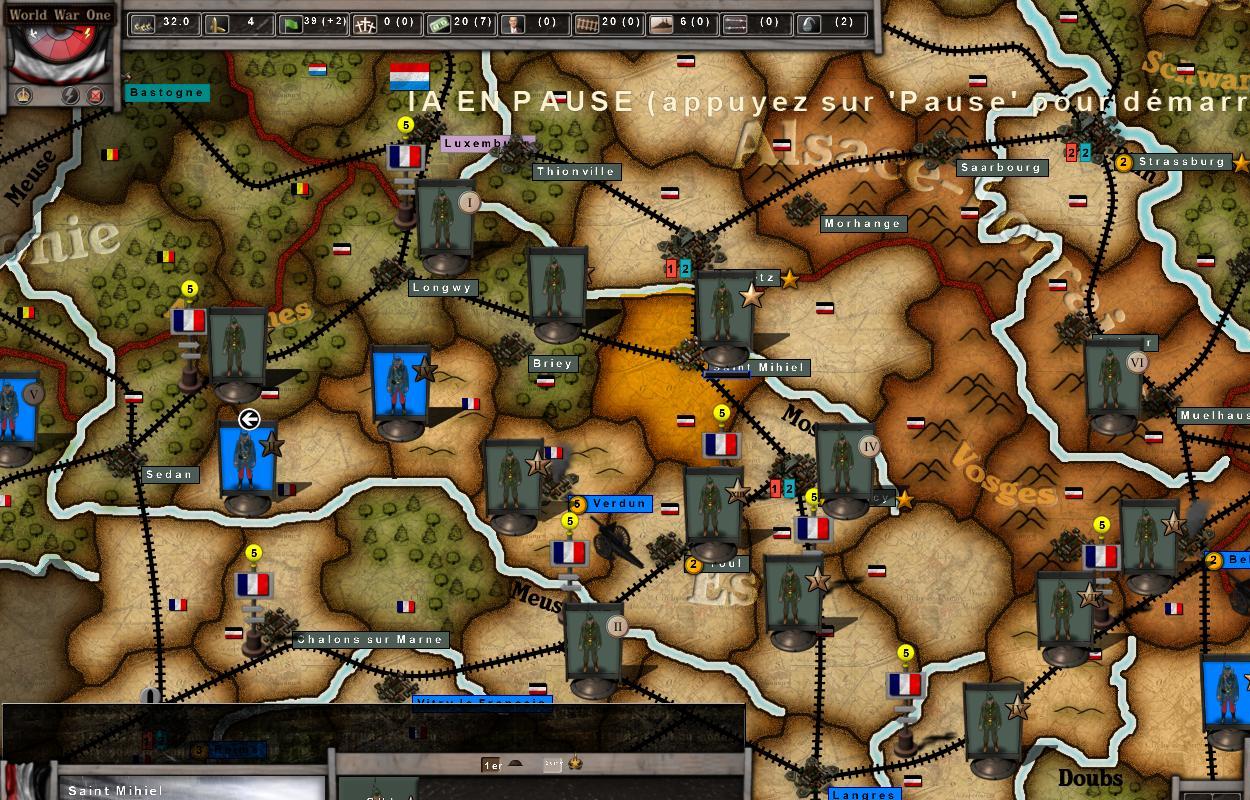
Task: Click the warship icon in top bar
Action: pyautogui.click(x=660, y=24)
